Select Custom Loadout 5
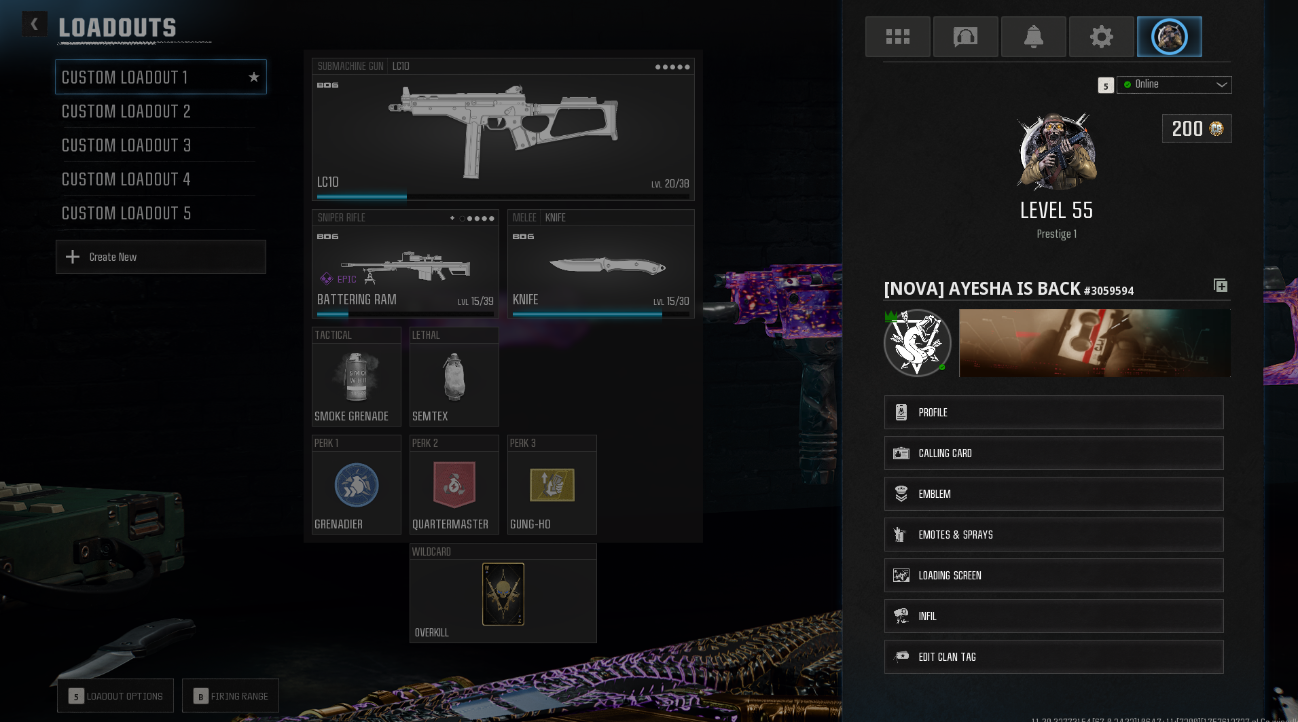Image resolution: width=1298 pixels, height=722 pixels. pyautogui.click(x=126, y=213)
